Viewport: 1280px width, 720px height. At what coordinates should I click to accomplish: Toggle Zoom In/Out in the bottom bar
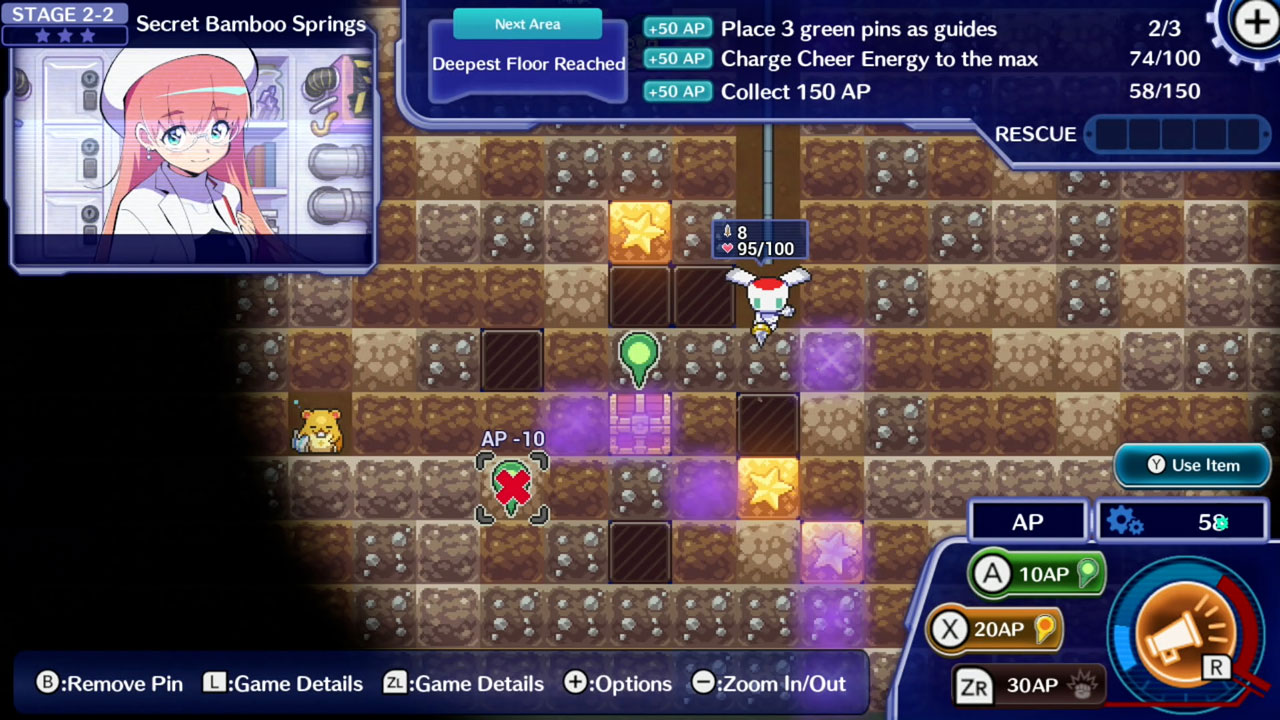(x=769, y=684)
